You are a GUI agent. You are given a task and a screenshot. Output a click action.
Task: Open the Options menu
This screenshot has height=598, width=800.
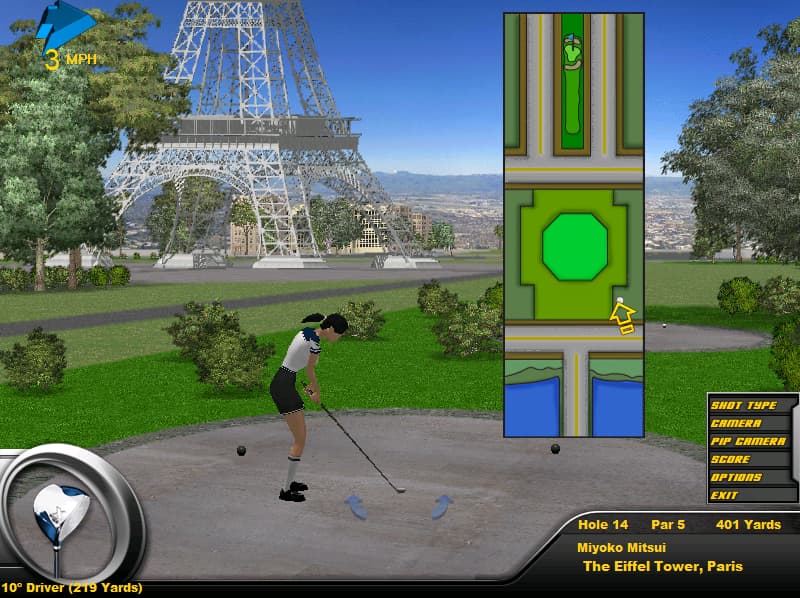click(736, 478)
